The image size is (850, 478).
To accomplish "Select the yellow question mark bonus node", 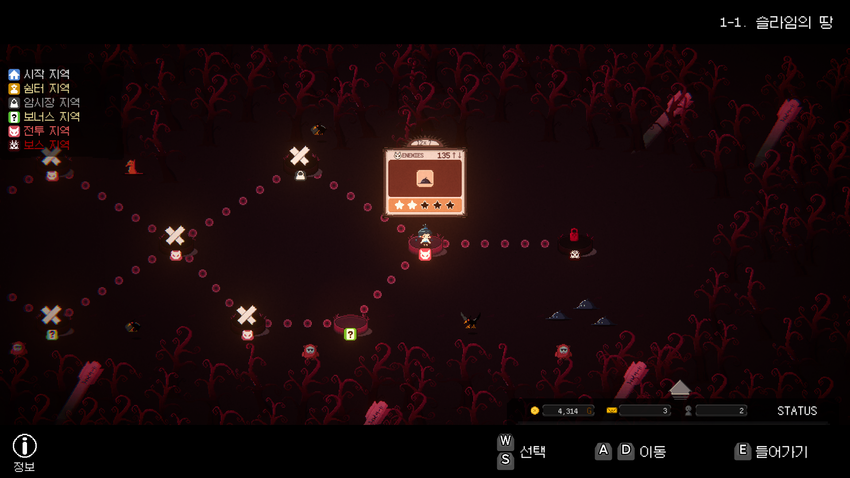I will pyautogui.click(x=350, y=334).
